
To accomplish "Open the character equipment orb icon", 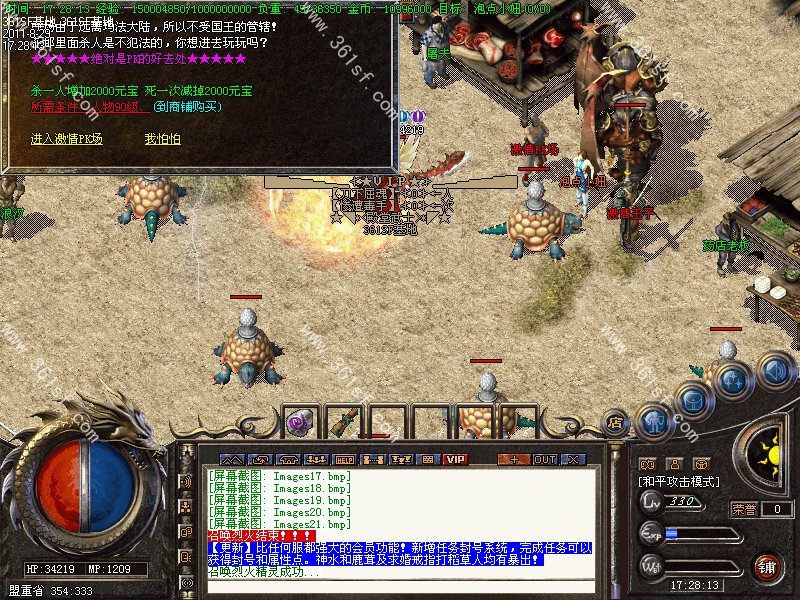I will (x=653, y=420).
